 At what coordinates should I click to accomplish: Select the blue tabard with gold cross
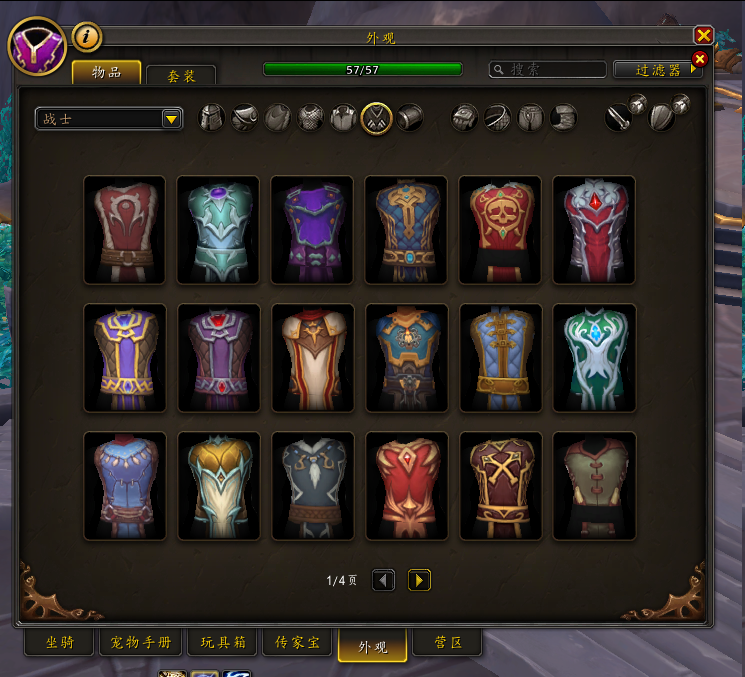click(x=406, y=230)
